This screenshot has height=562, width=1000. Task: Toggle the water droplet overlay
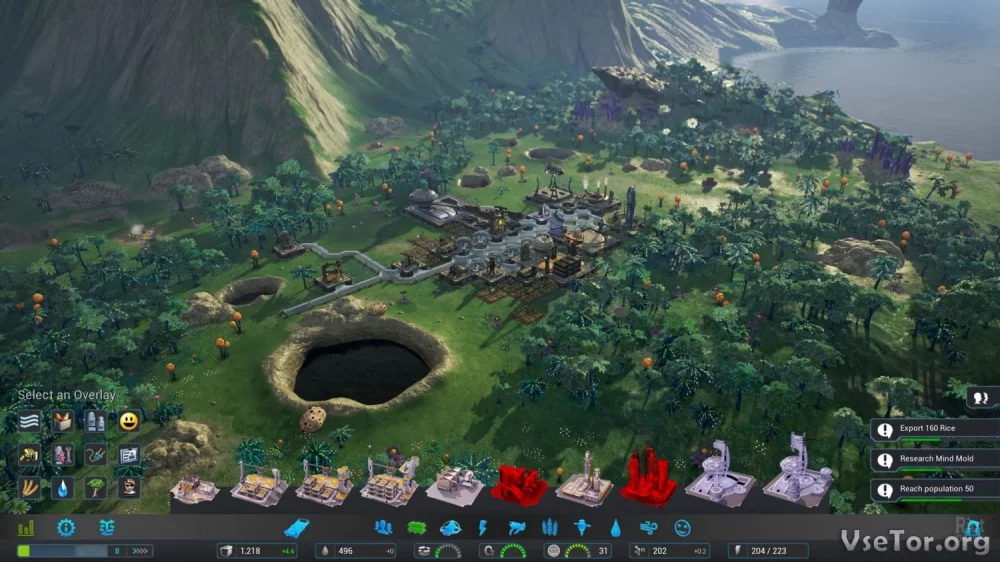62,488
